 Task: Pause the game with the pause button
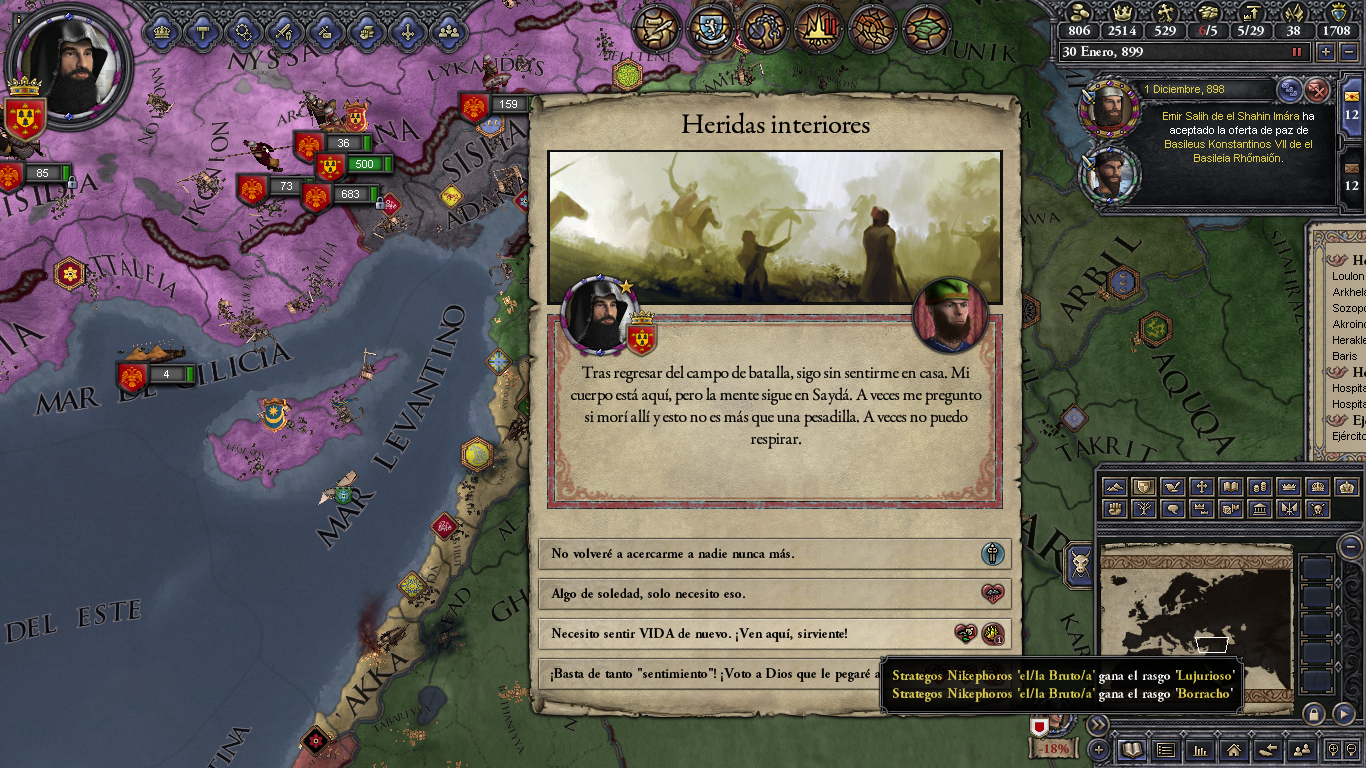[1297, 52]
